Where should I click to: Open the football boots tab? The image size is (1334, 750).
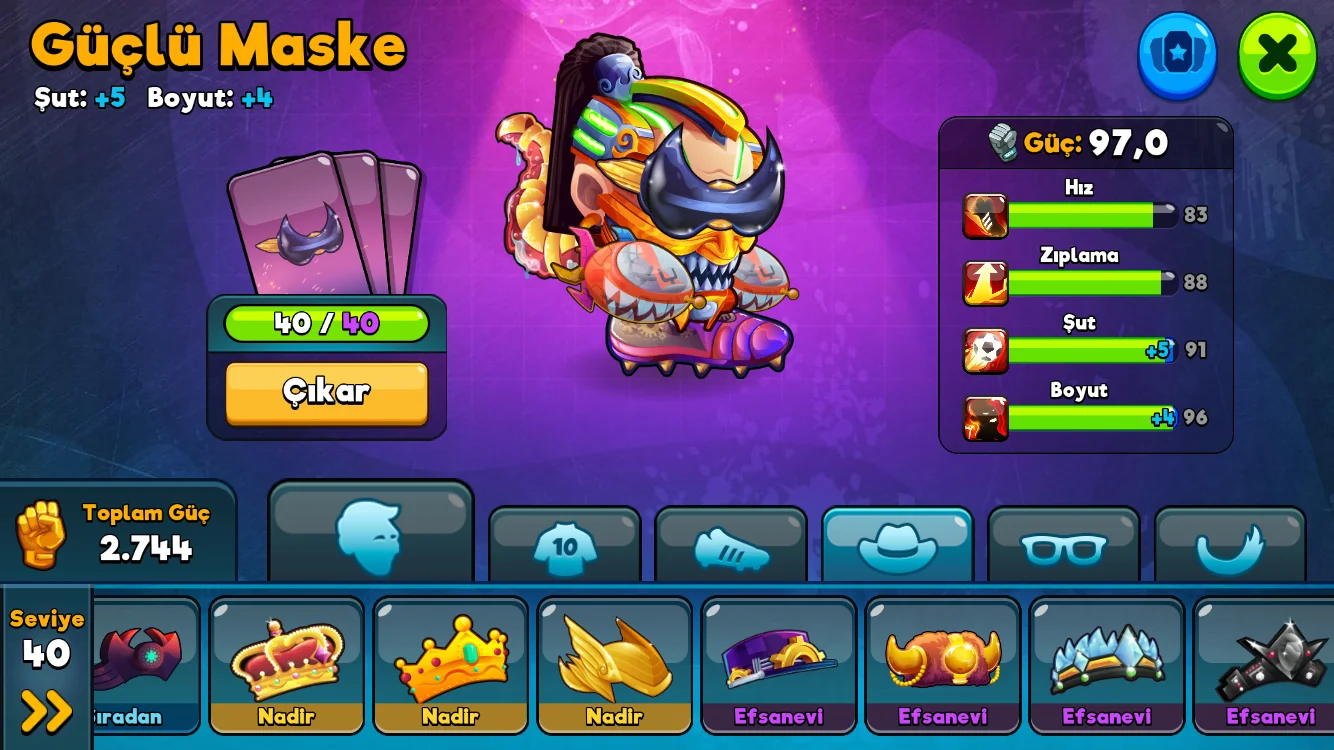point(731,546)
